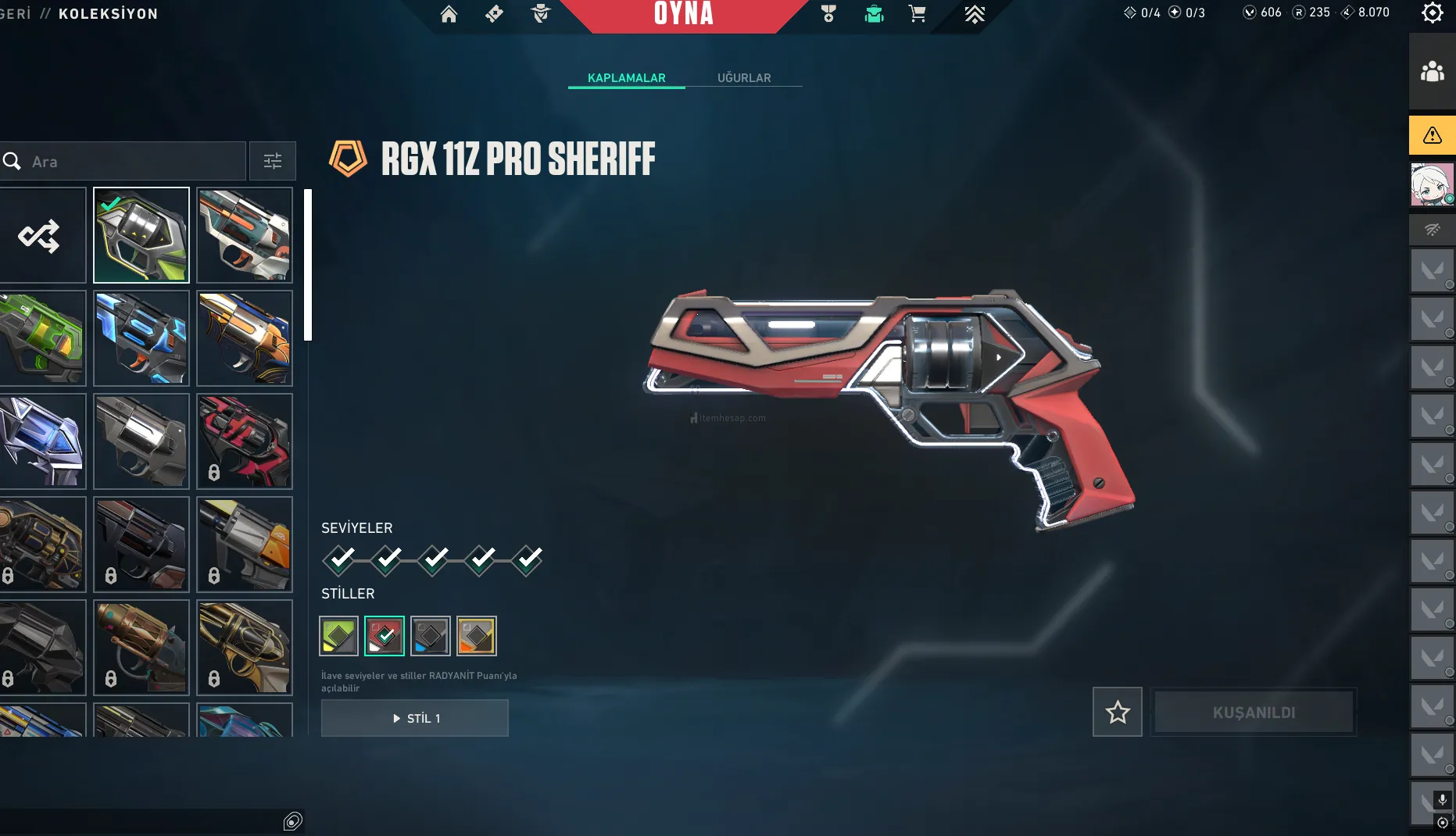Pick the yellow-orange style variant swatch
The height and width of the screenshot is (836, 1456).
coord(477,636)
